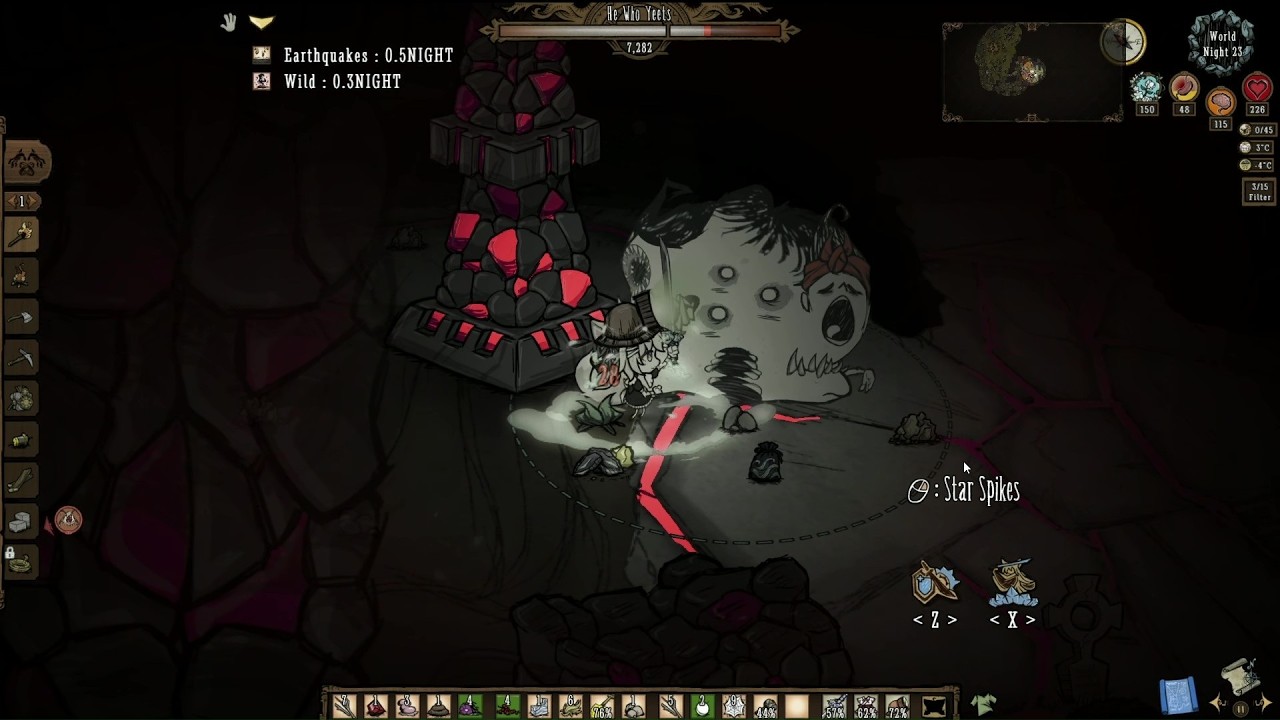This screenshot has height=720, width=1280.
Task: Click the pause button
Action: (1240, 709)
